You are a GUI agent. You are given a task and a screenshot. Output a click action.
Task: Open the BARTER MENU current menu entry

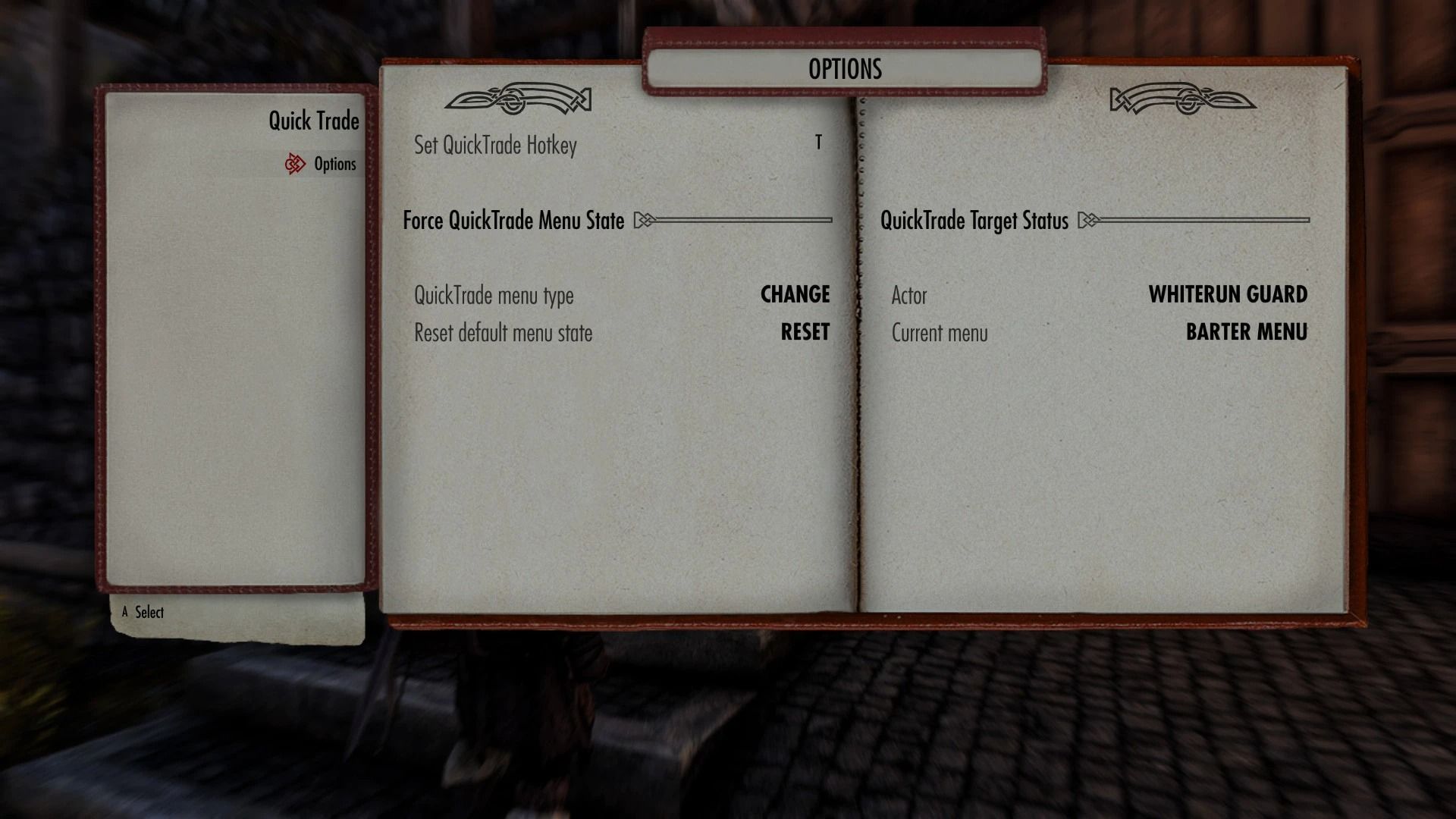[x=1247, y=332]
